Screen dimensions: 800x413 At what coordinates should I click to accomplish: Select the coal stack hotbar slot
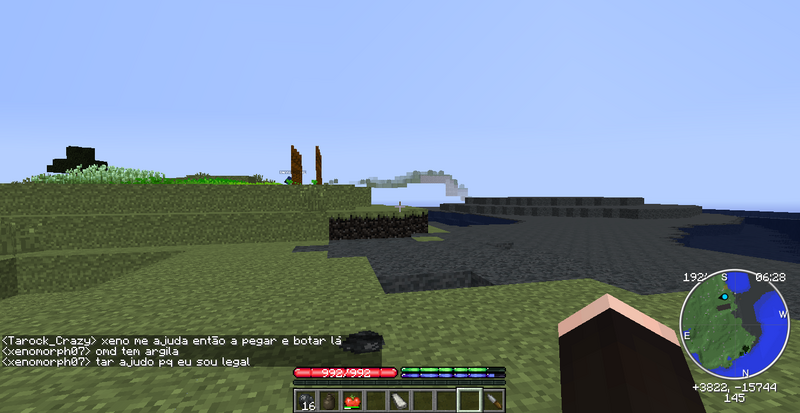(305, 400)
